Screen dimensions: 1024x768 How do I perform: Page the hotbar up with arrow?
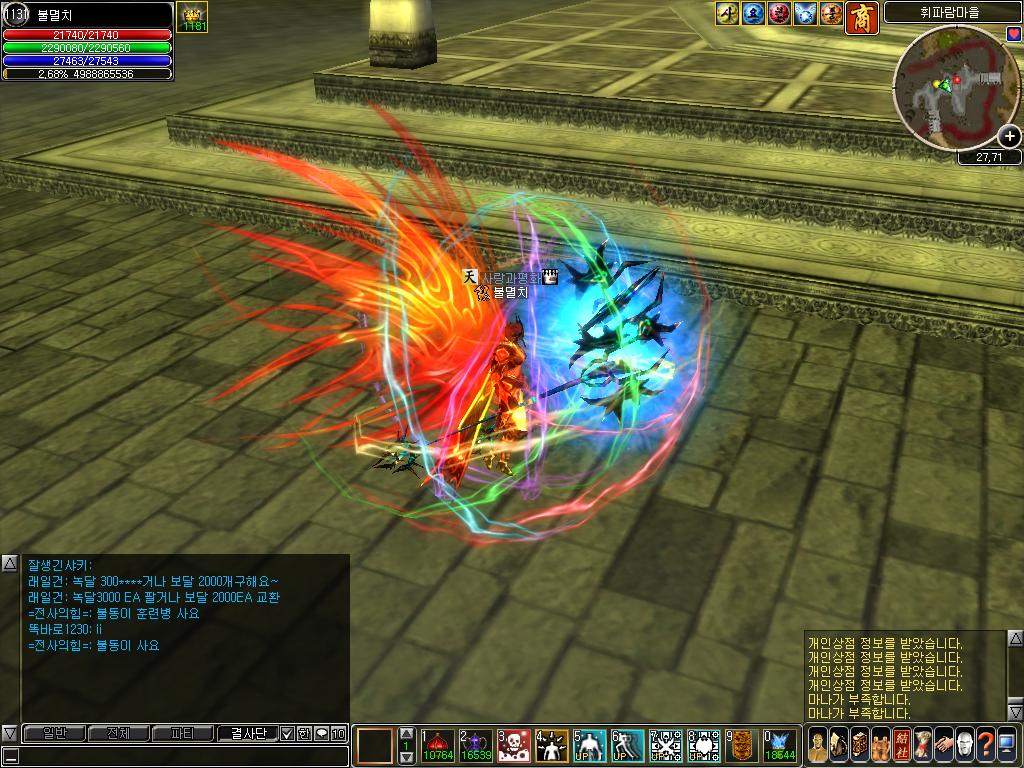coord(406,733)
